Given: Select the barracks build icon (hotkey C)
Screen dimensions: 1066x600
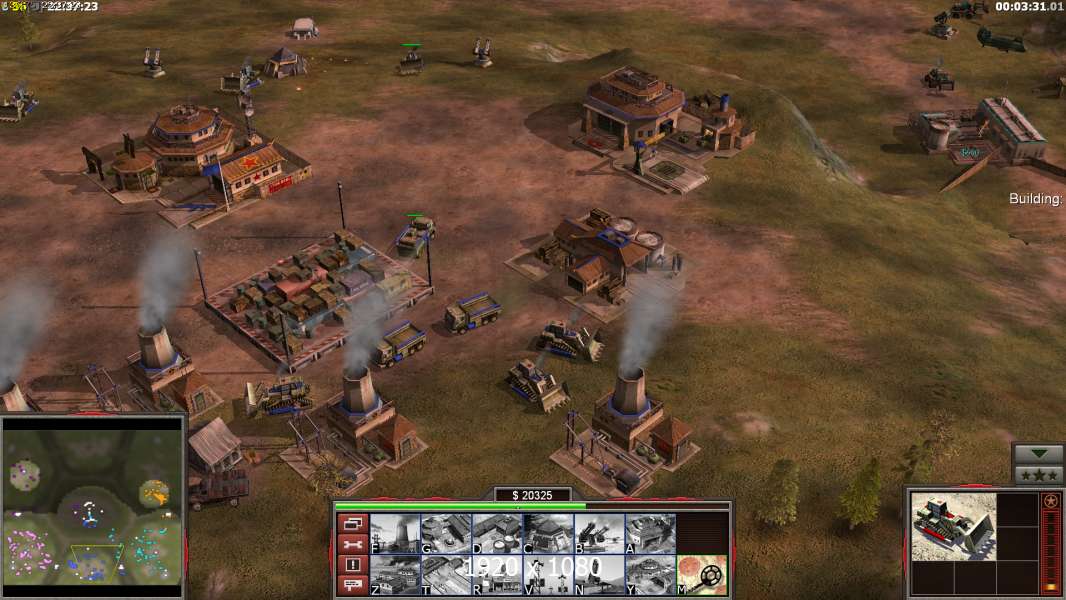Looking at the screenshot, I should coord(548,534).
